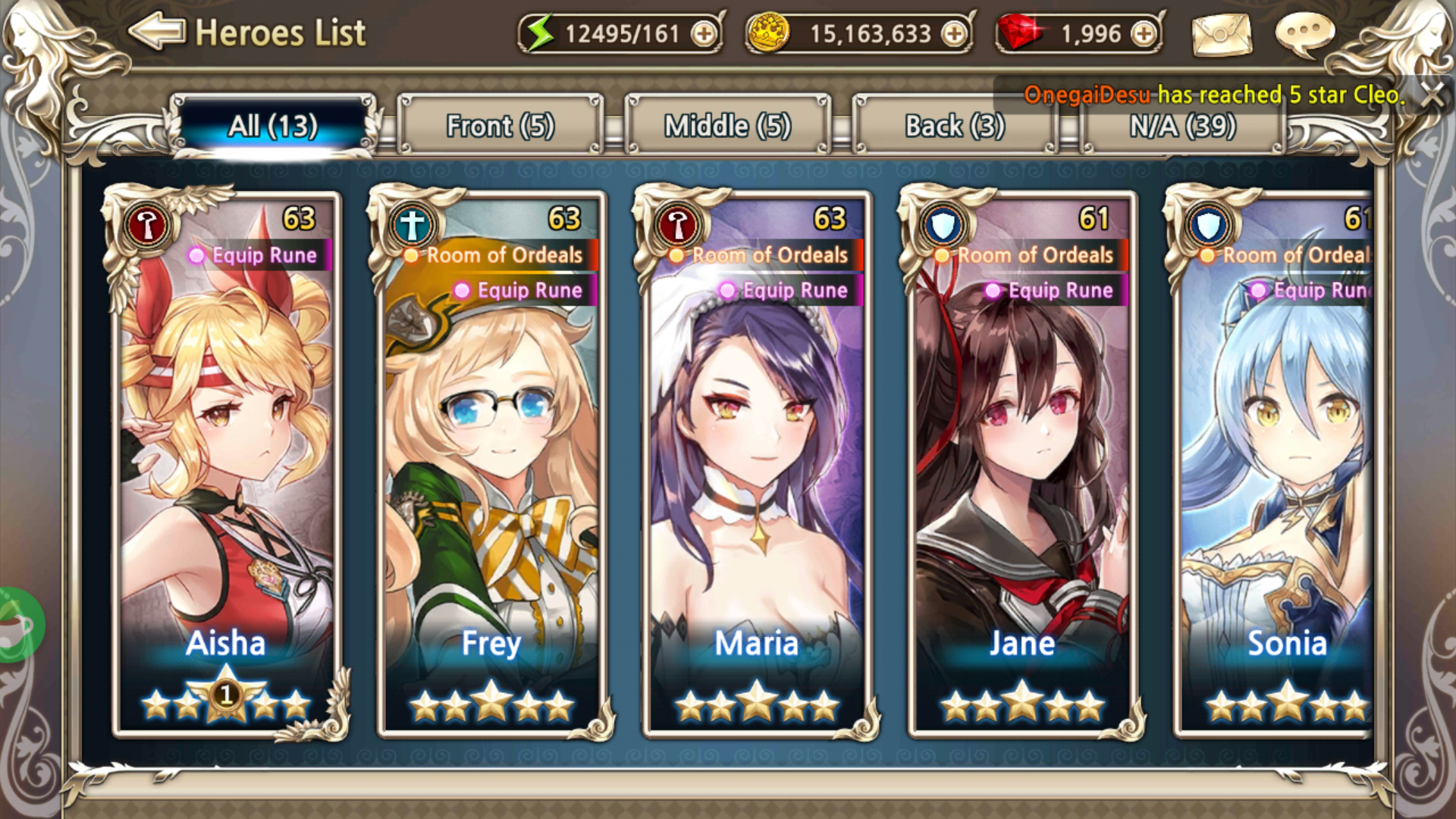Image resolution: width=1456 pixels, height=819 pixels.
Task: Close the 5 star Cleo notification
Action: pyautogui.click(x=1432, y=96)
